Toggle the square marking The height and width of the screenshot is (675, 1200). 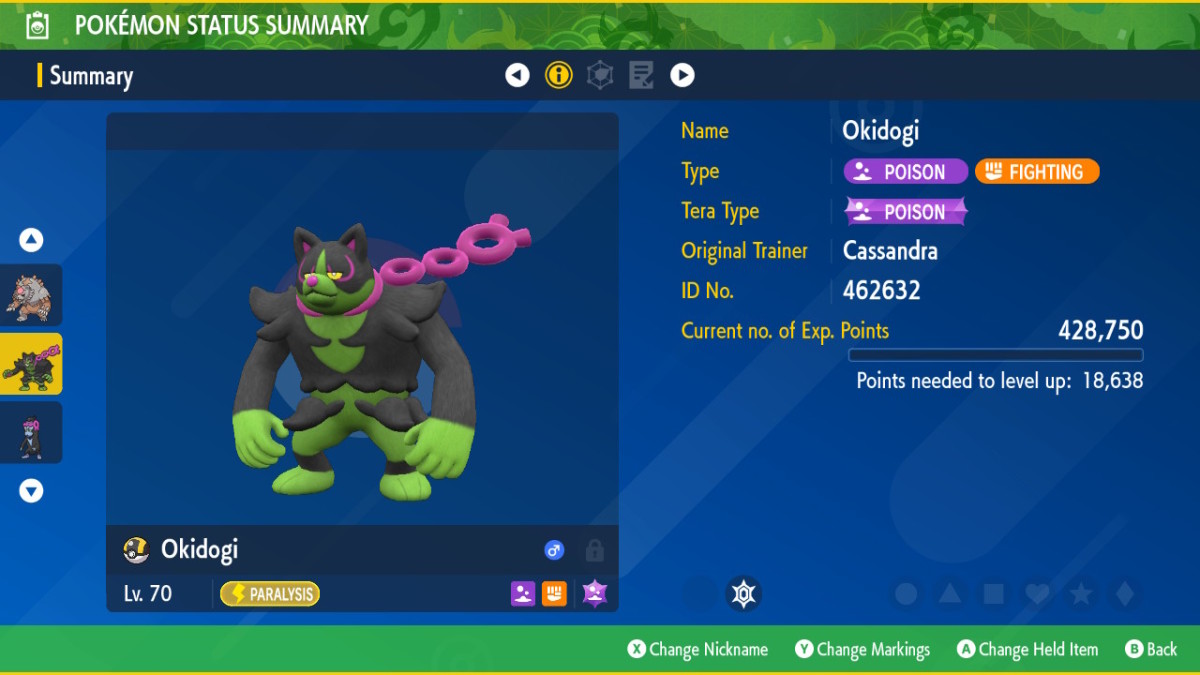click(x=994, y=594)
